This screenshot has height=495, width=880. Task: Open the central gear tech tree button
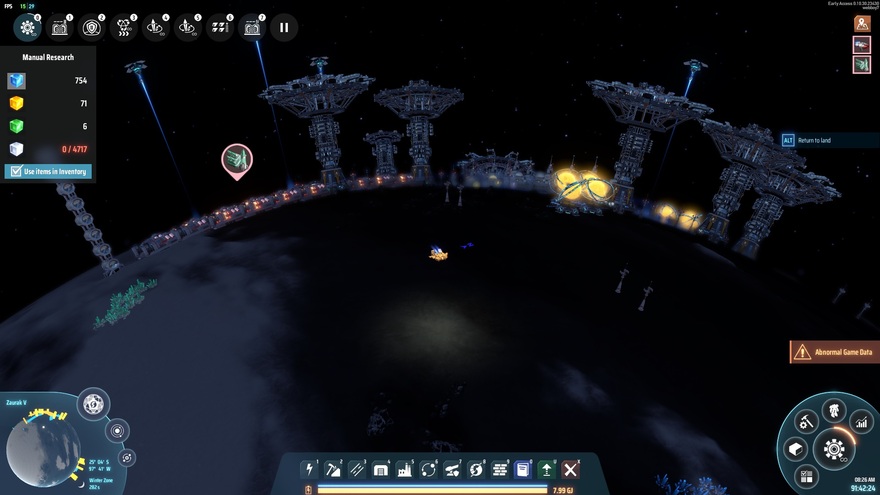point(833,449)
